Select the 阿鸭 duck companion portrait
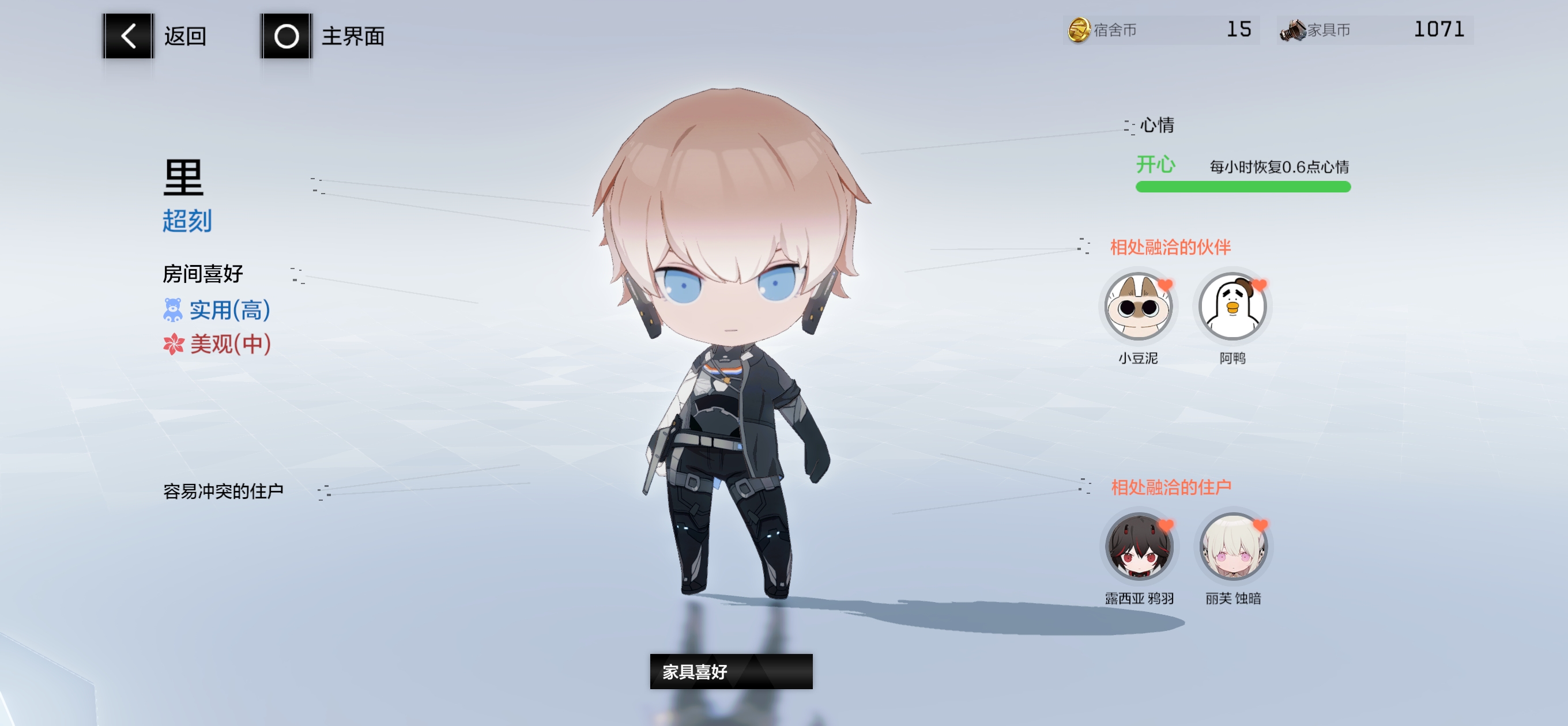Screen dimensions: 1568x726 click(x=1232, y=307)
